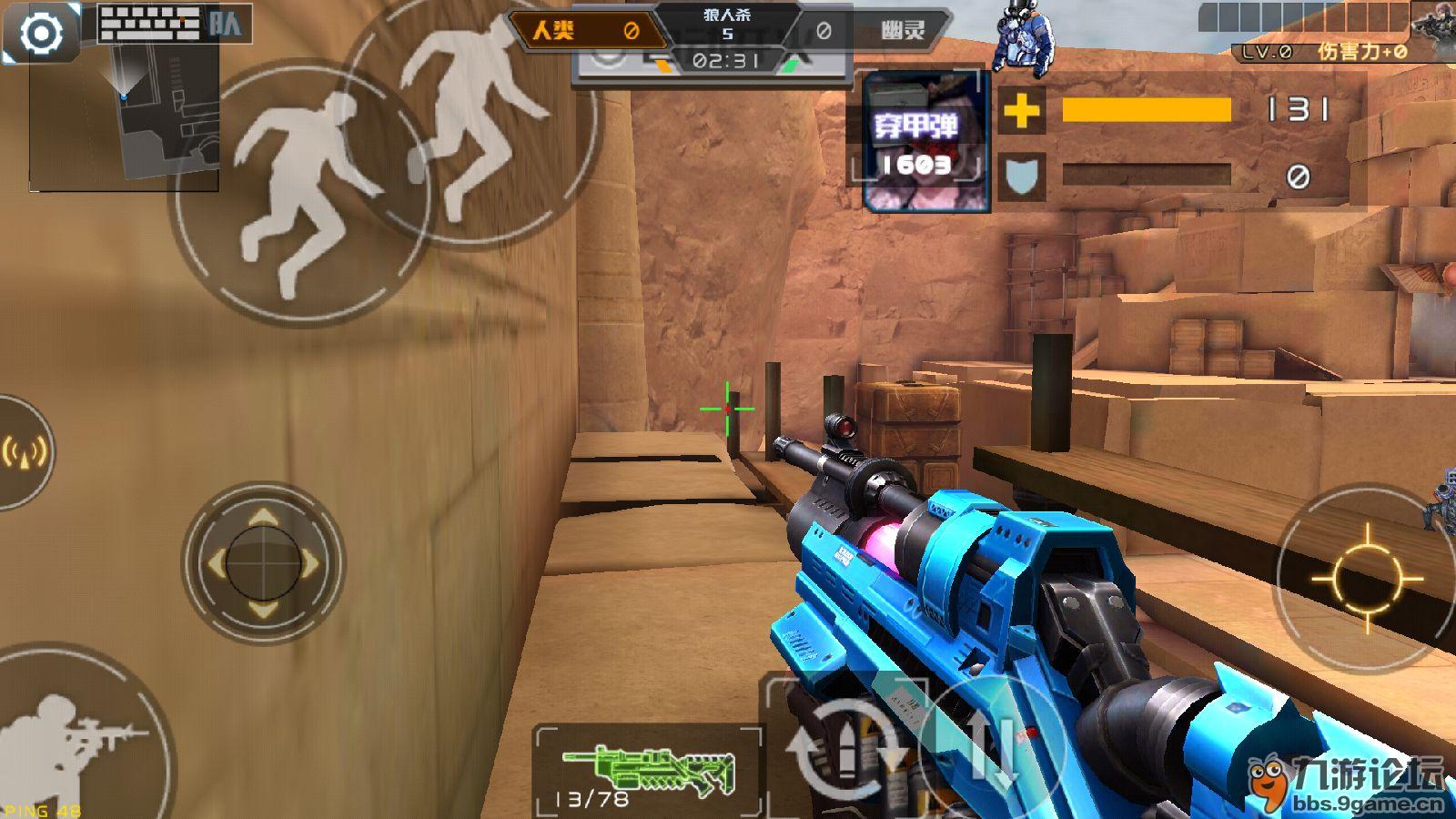Reload with the circular-arrow bullet button
The width and height of the screenshot is (1456, 819).
coord(843,748)
